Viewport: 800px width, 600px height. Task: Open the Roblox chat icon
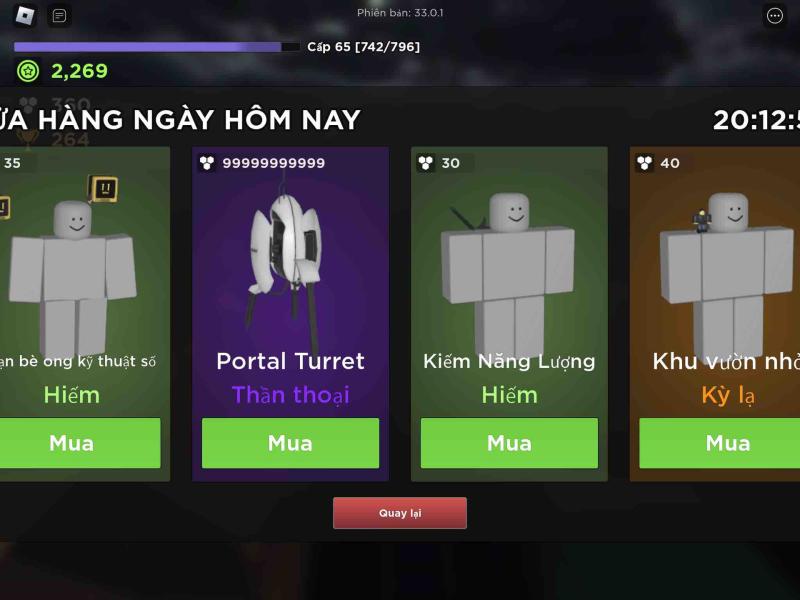(x=60, y=16)
